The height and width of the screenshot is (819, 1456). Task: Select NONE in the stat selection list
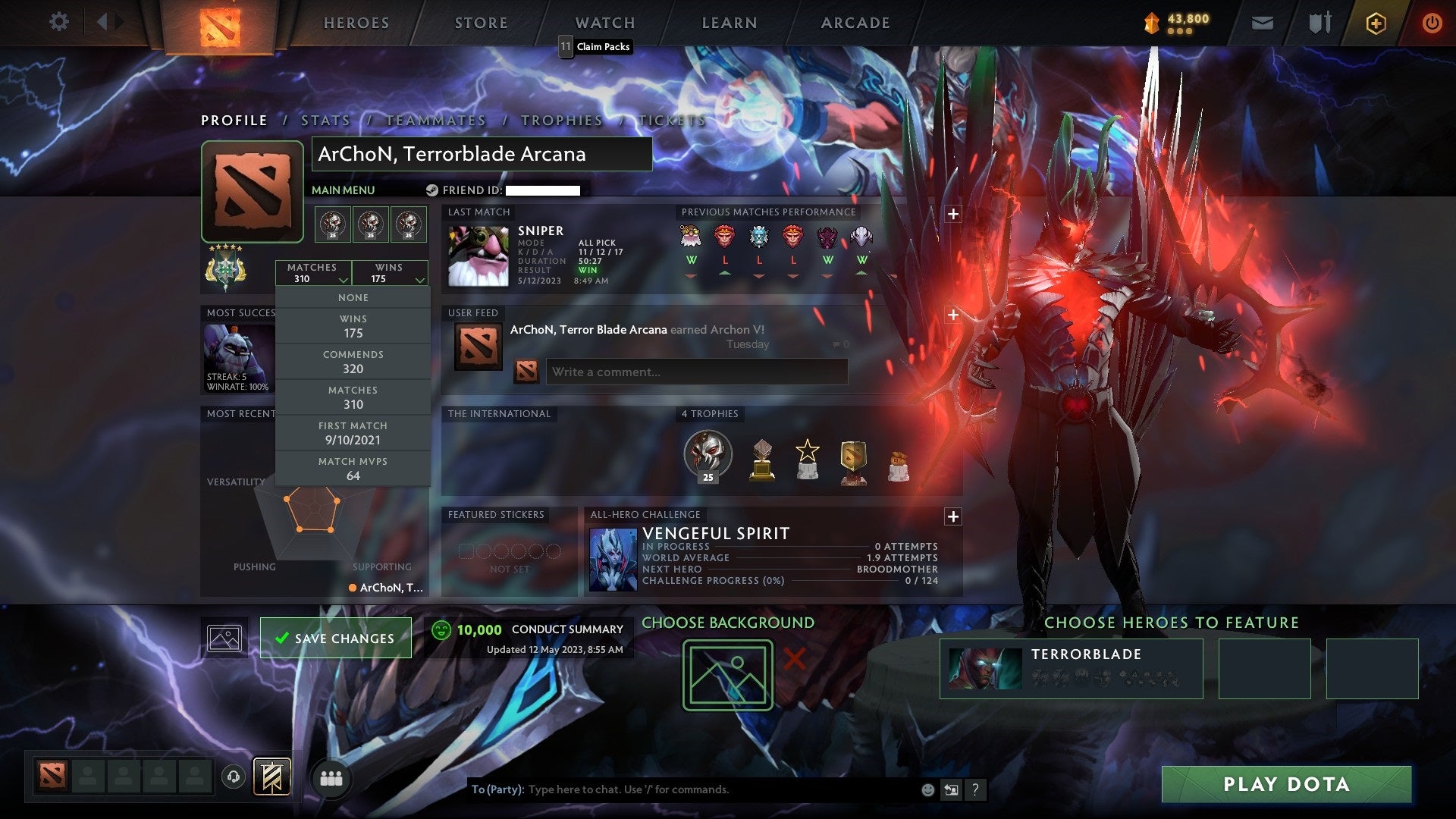[353, 297]
